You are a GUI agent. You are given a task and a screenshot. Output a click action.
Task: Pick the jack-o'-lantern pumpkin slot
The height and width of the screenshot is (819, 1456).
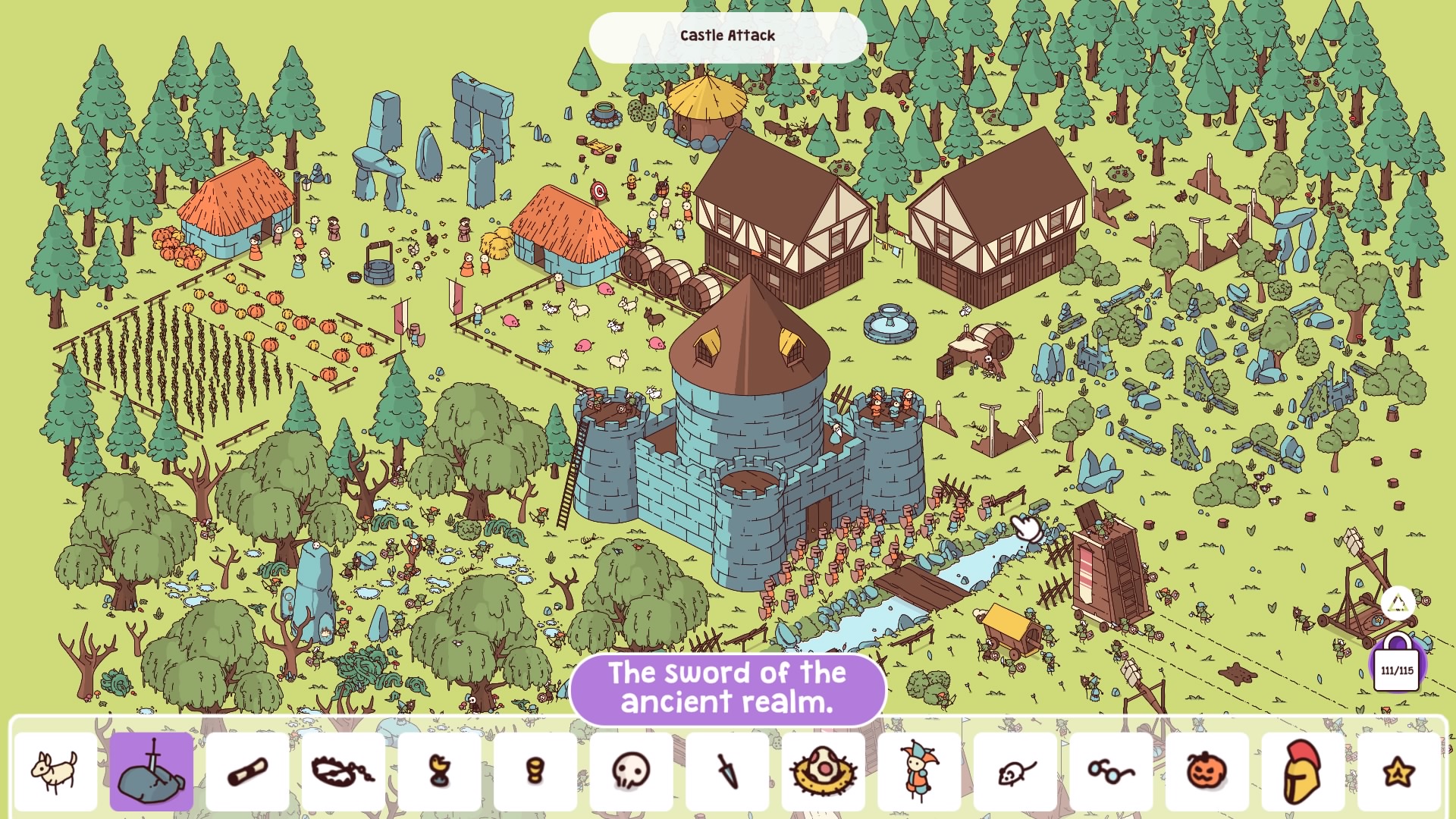click(x=1207, y=771)
